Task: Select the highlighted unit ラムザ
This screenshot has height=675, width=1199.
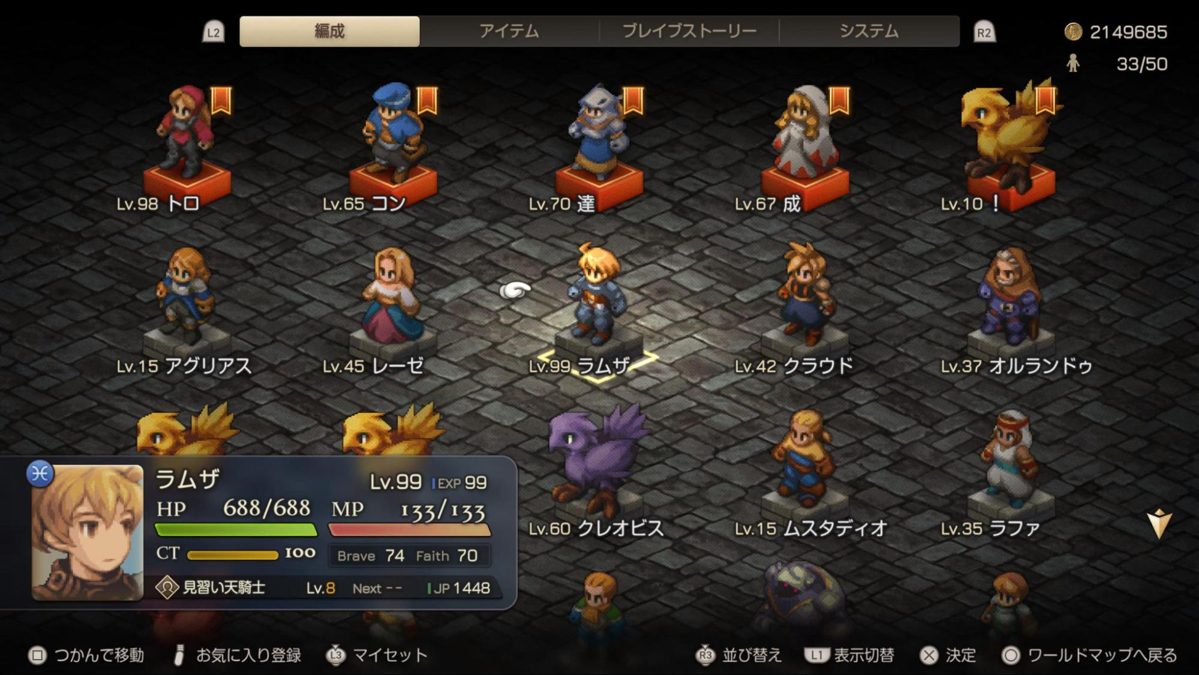Action: [x=599, y=302]
